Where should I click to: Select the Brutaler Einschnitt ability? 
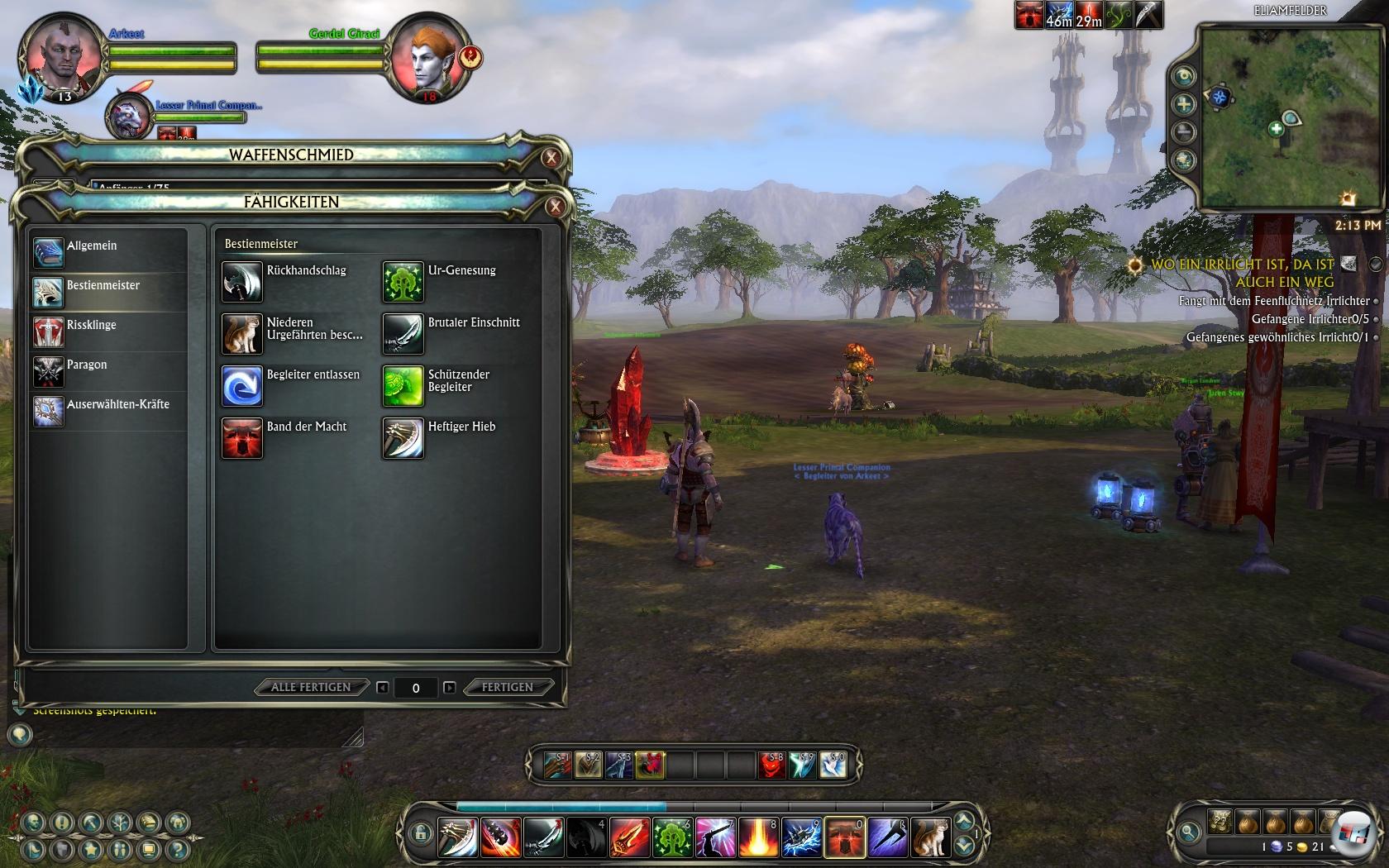(403, 334)
